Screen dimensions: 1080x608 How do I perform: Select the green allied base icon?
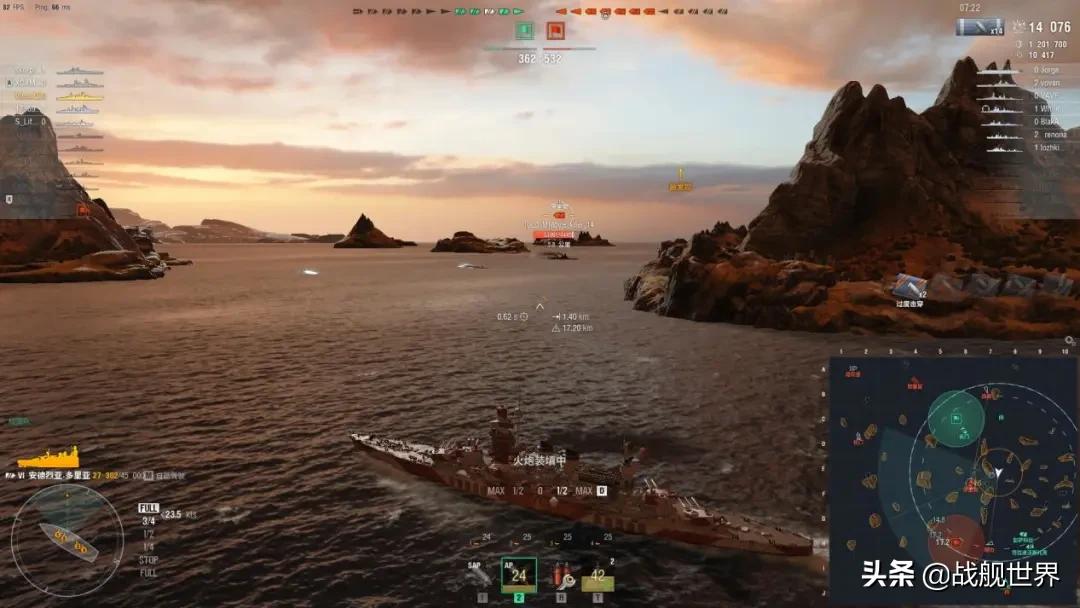525,31
